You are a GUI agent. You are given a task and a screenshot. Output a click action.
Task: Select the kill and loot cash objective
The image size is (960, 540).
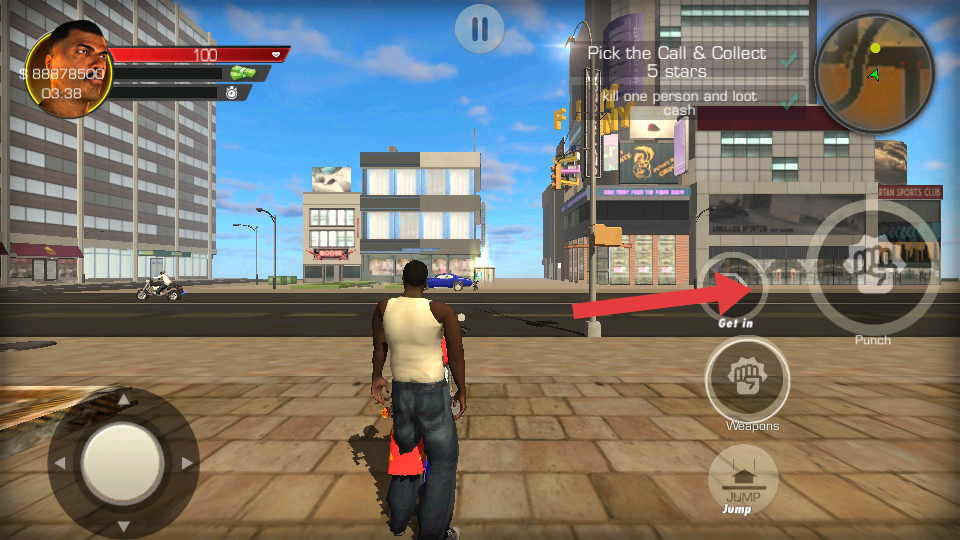pyautogui.click(x=679, y=103)
